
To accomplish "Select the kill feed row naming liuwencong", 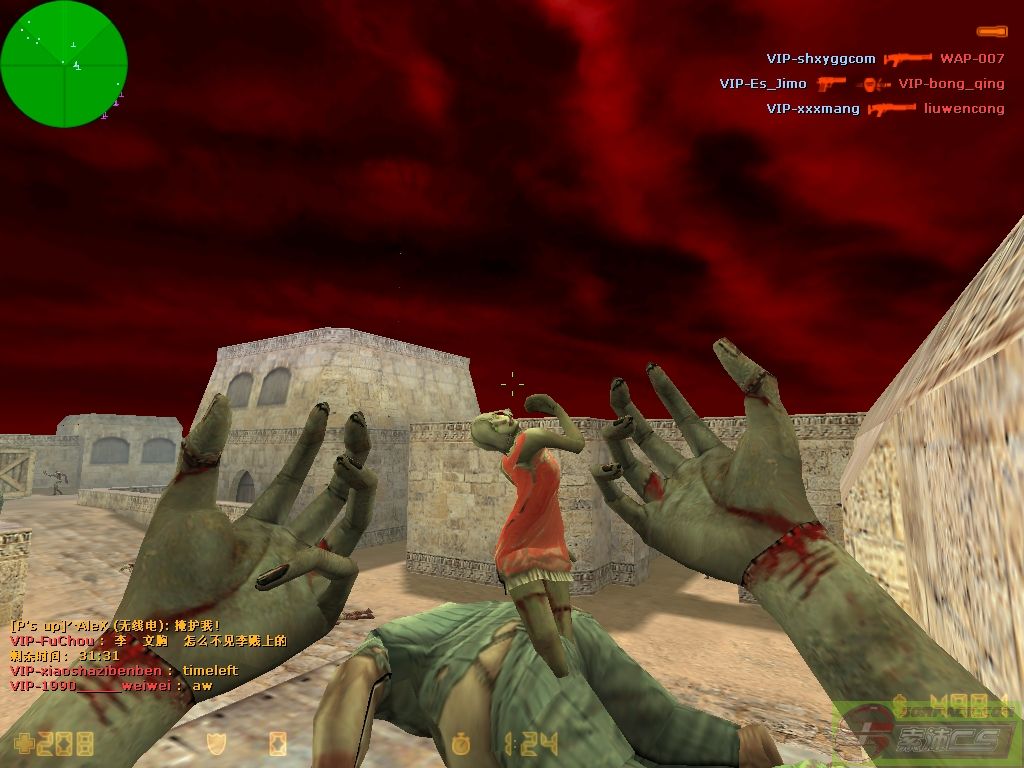I will coord(885,109).
